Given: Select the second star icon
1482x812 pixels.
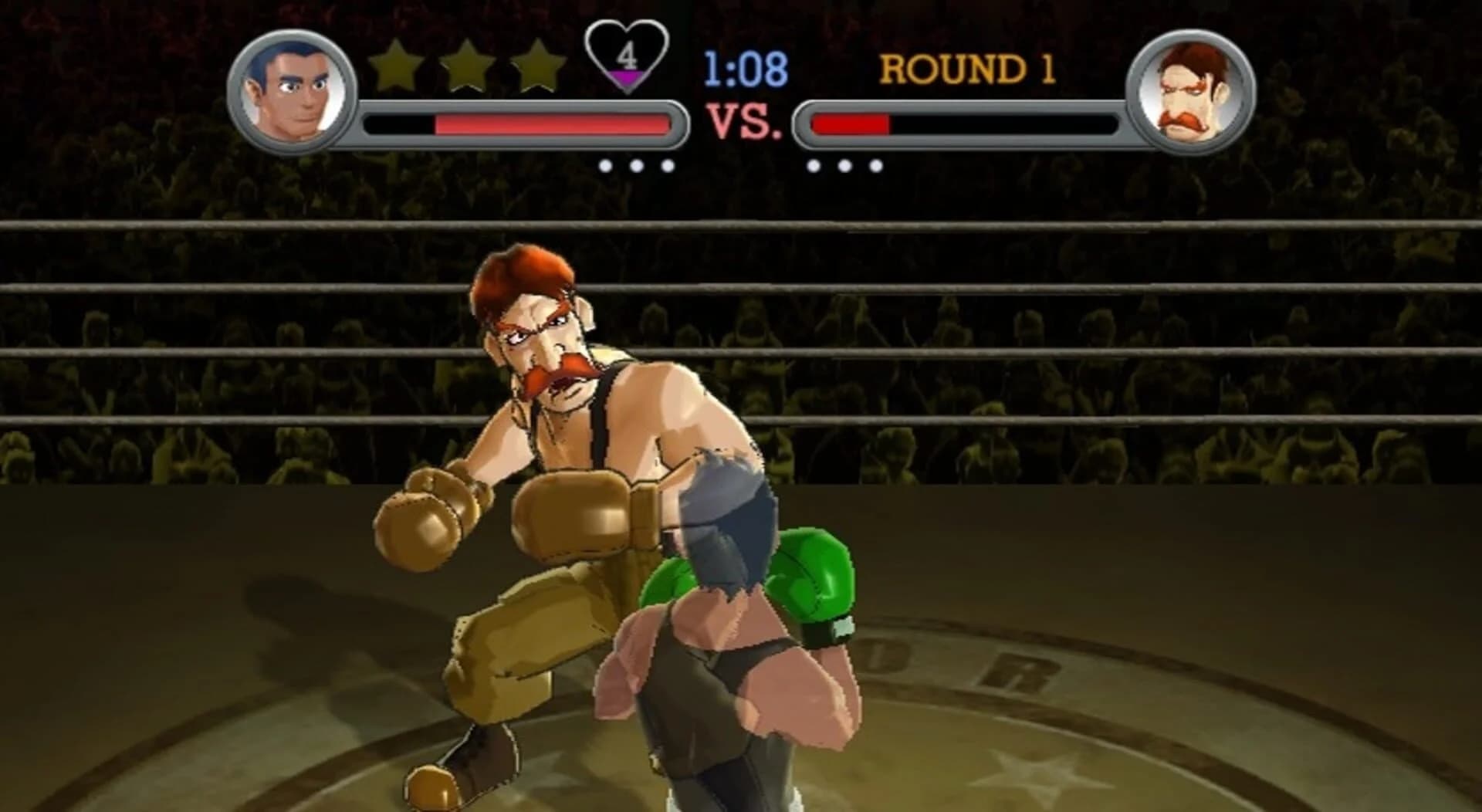Looking at the screenshot, I should click(x=465, y=62).
